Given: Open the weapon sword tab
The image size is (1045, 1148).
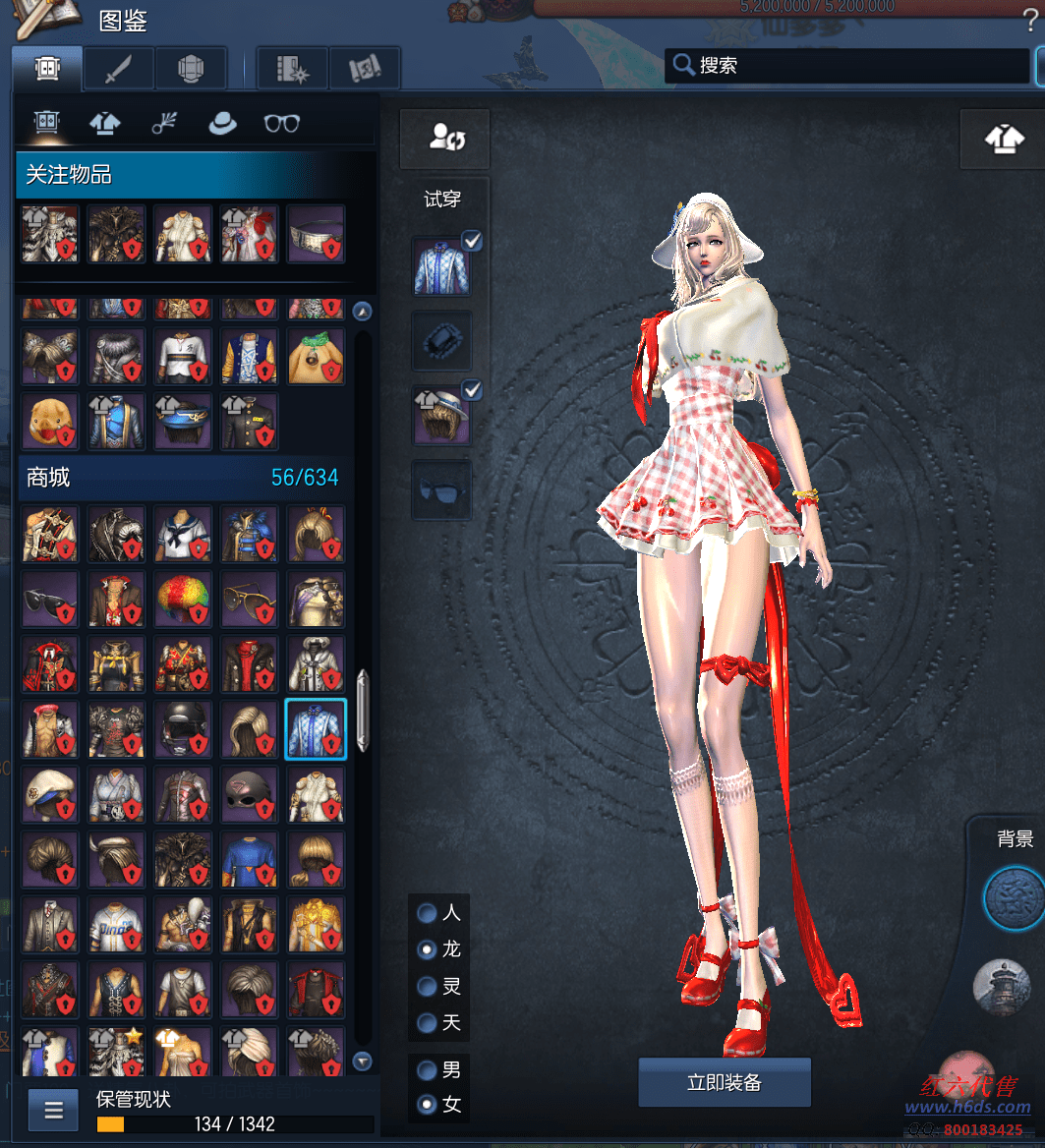Looking at the screenshot, I should 118,69.
